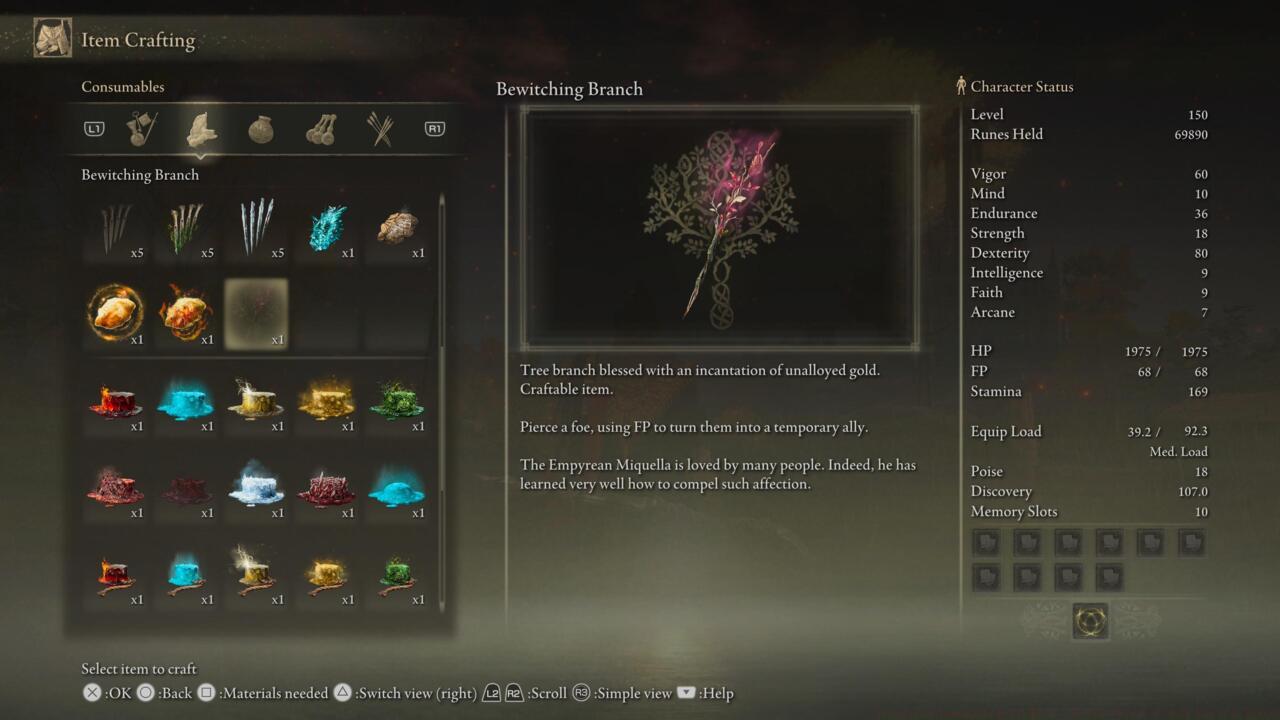Select the flag-and-keys crafting category icon
Viewport: 1280px width, 720px height.
(139, 128)
